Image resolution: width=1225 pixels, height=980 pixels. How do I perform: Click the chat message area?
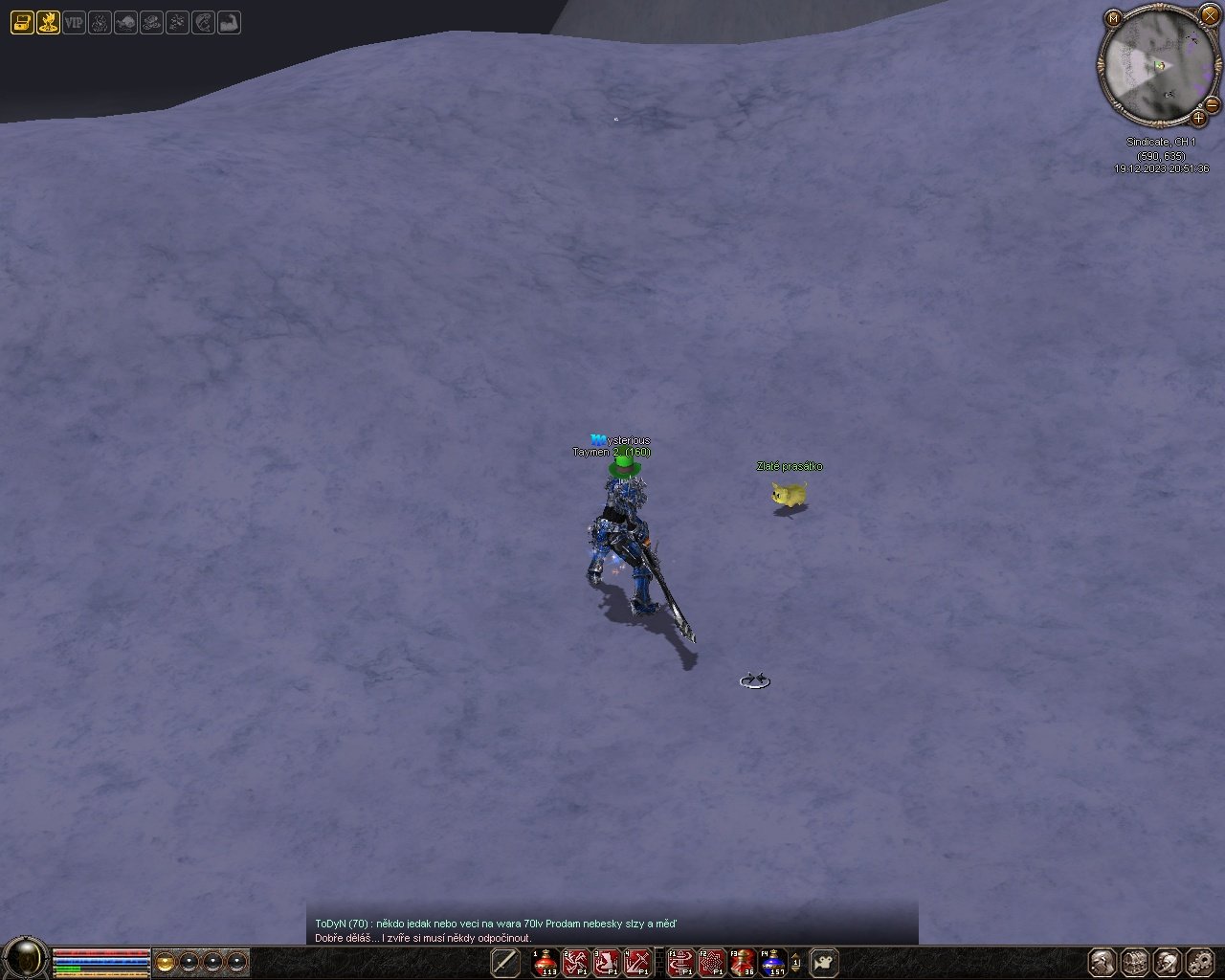612,930
